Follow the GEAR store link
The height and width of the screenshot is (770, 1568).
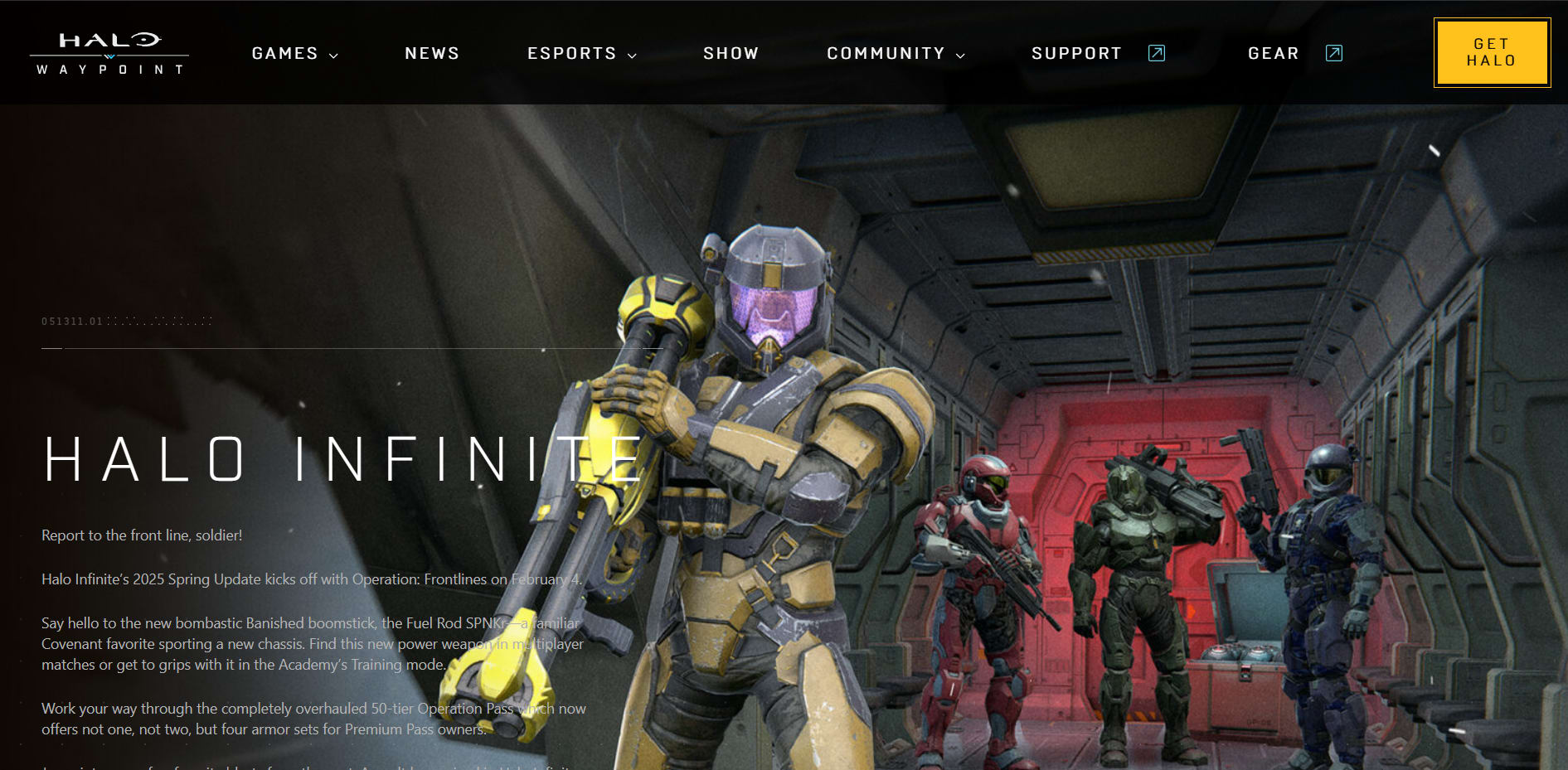1274,52
